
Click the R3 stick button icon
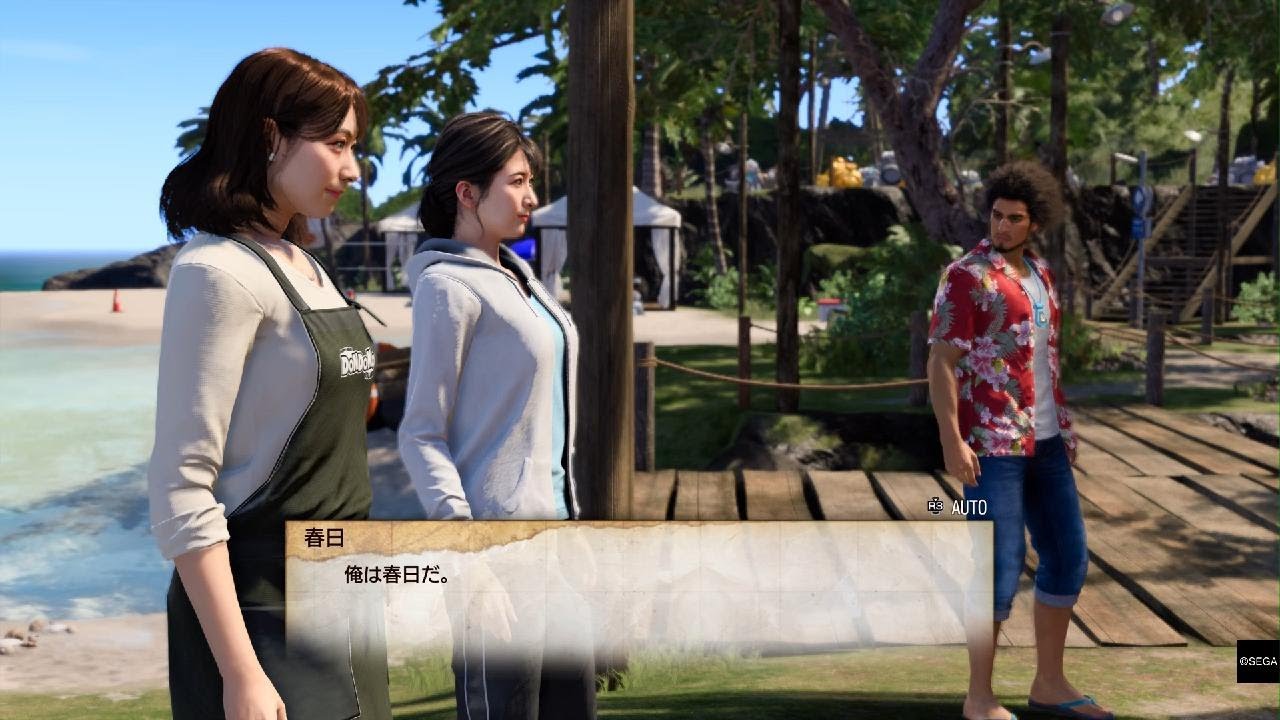[933, 509]
